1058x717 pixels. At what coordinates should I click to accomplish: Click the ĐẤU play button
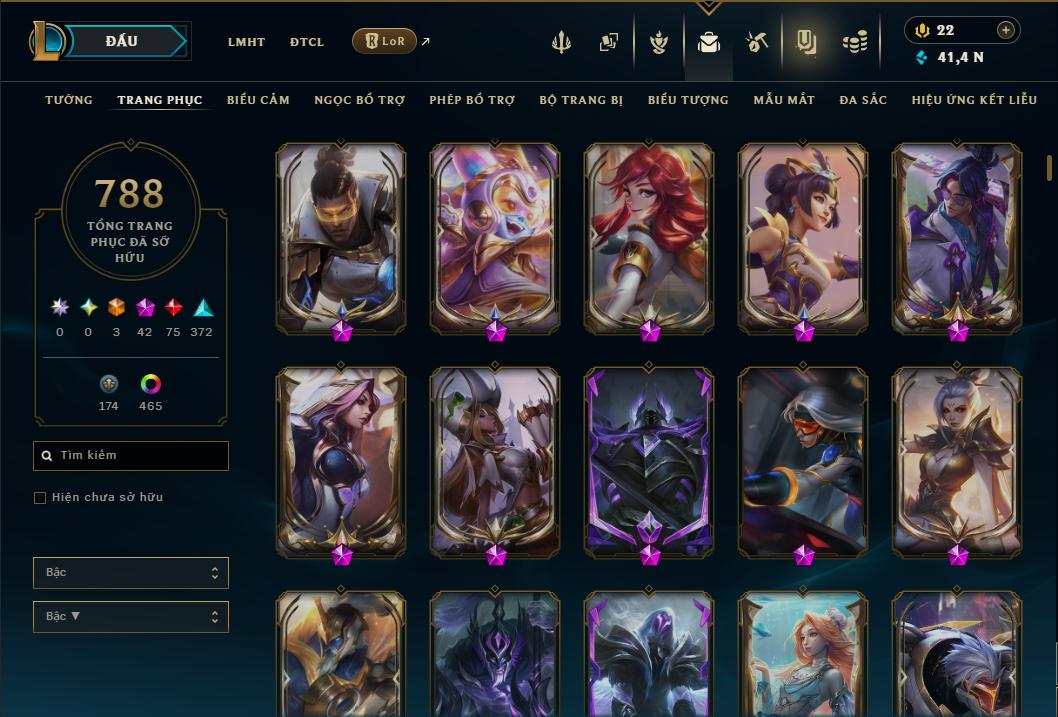click(120, 41)
